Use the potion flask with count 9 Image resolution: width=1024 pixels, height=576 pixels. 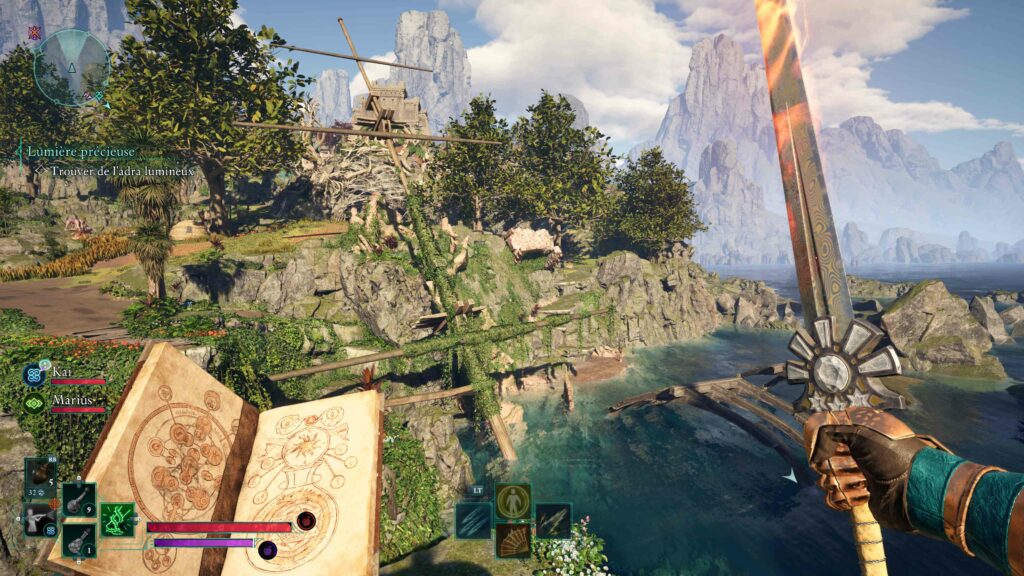pos(78,499)
